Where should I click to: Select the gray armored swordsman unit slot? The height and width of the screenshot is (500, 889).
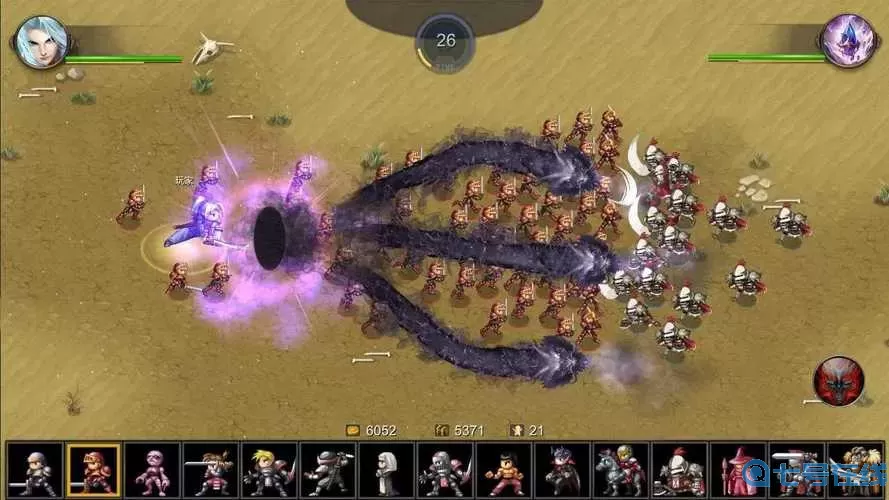coord(34,470)
